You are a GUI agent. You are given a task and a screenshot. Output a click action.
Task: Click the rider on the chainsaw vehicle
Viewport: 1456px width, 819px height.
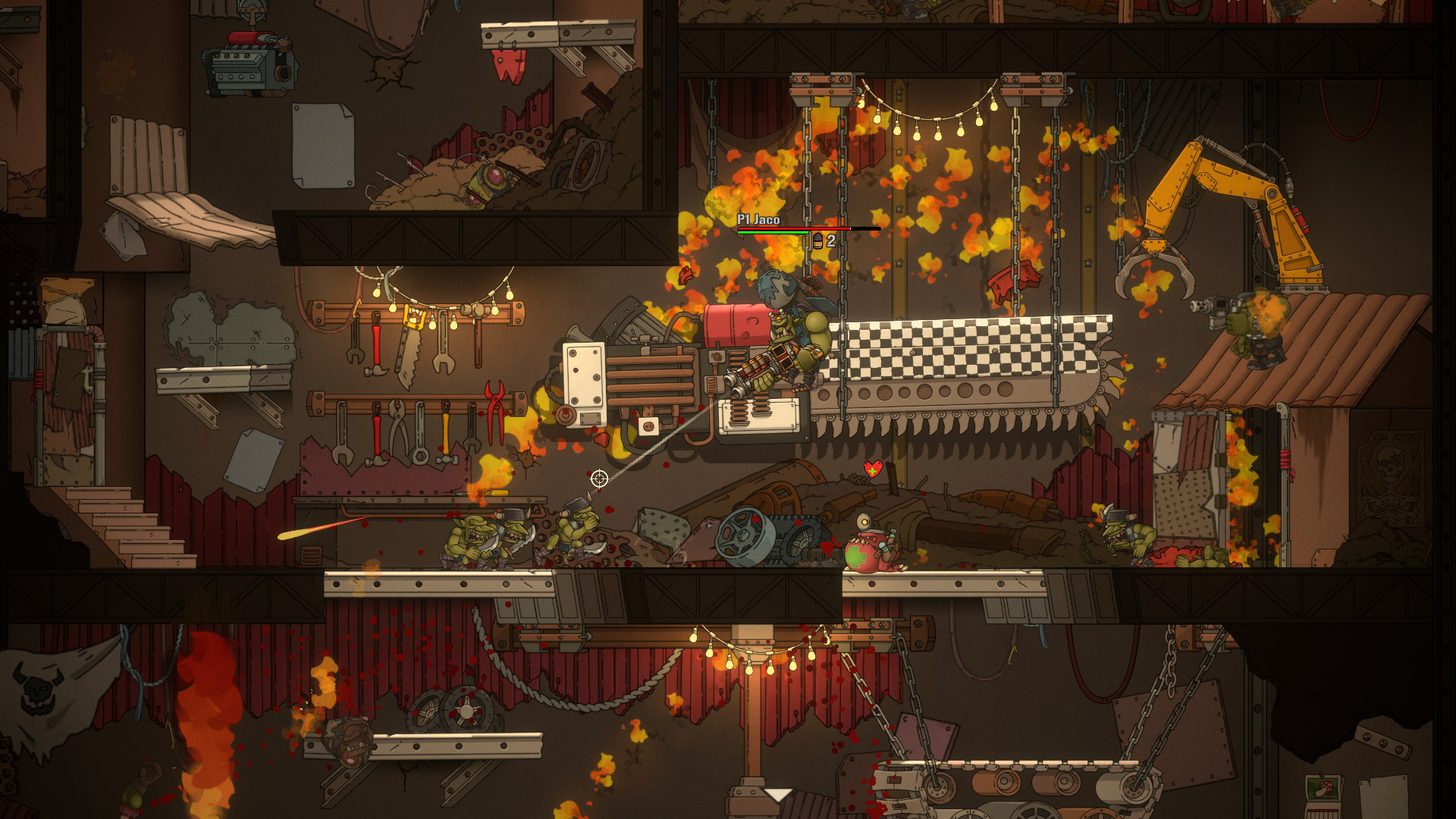789,326
